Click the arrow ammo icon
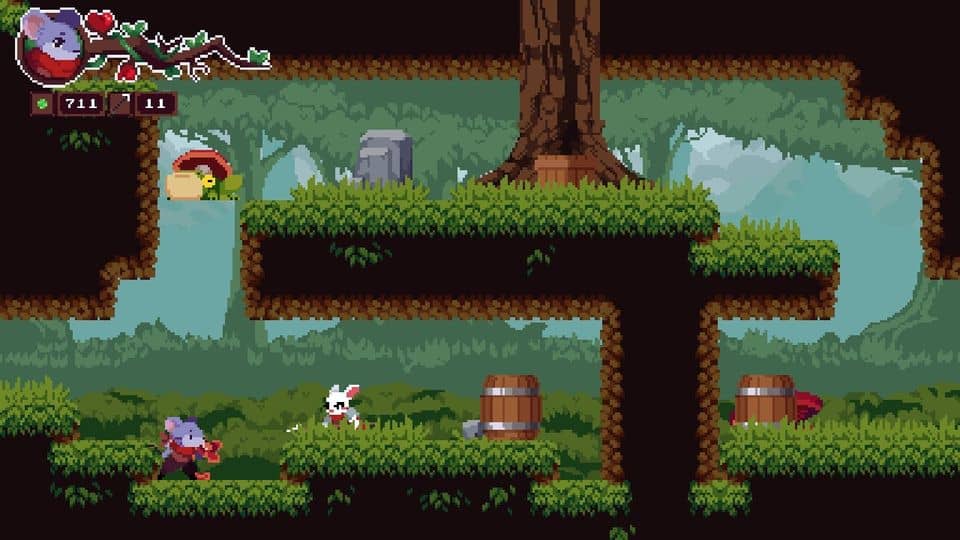The width and height of the screenshot is (960, 540). point(126,103)
